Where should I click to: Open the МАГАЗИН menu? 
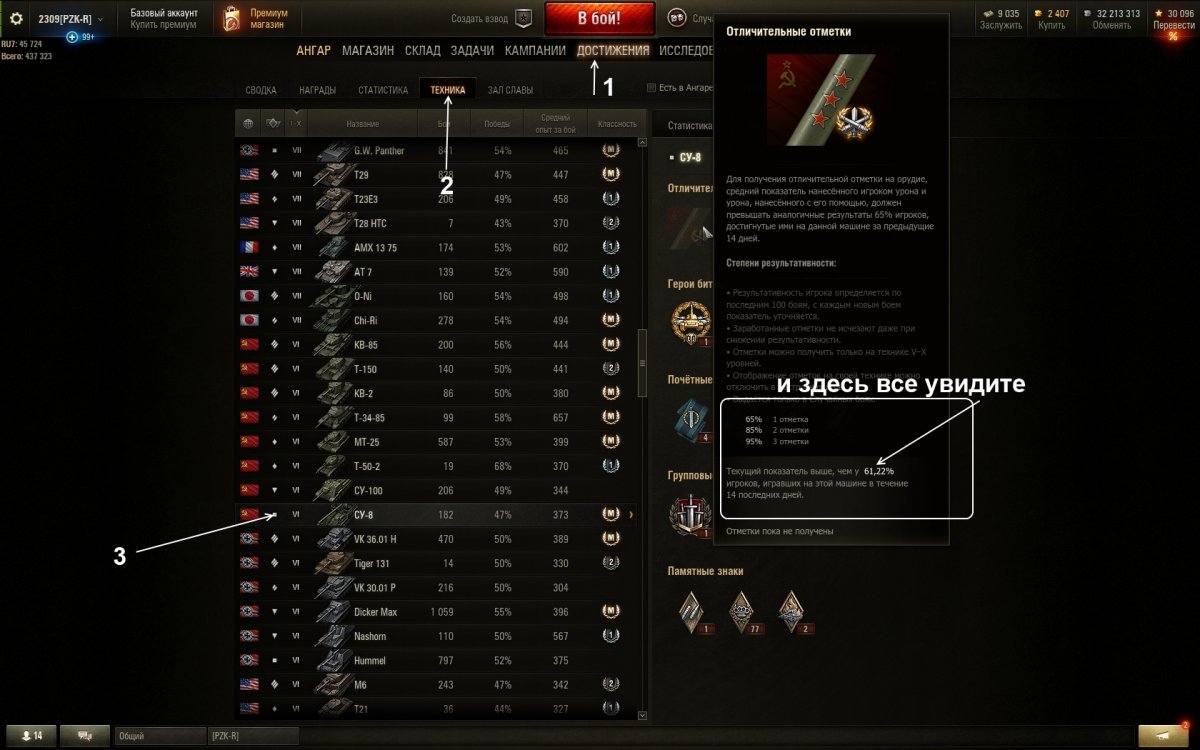coord(367,51)
